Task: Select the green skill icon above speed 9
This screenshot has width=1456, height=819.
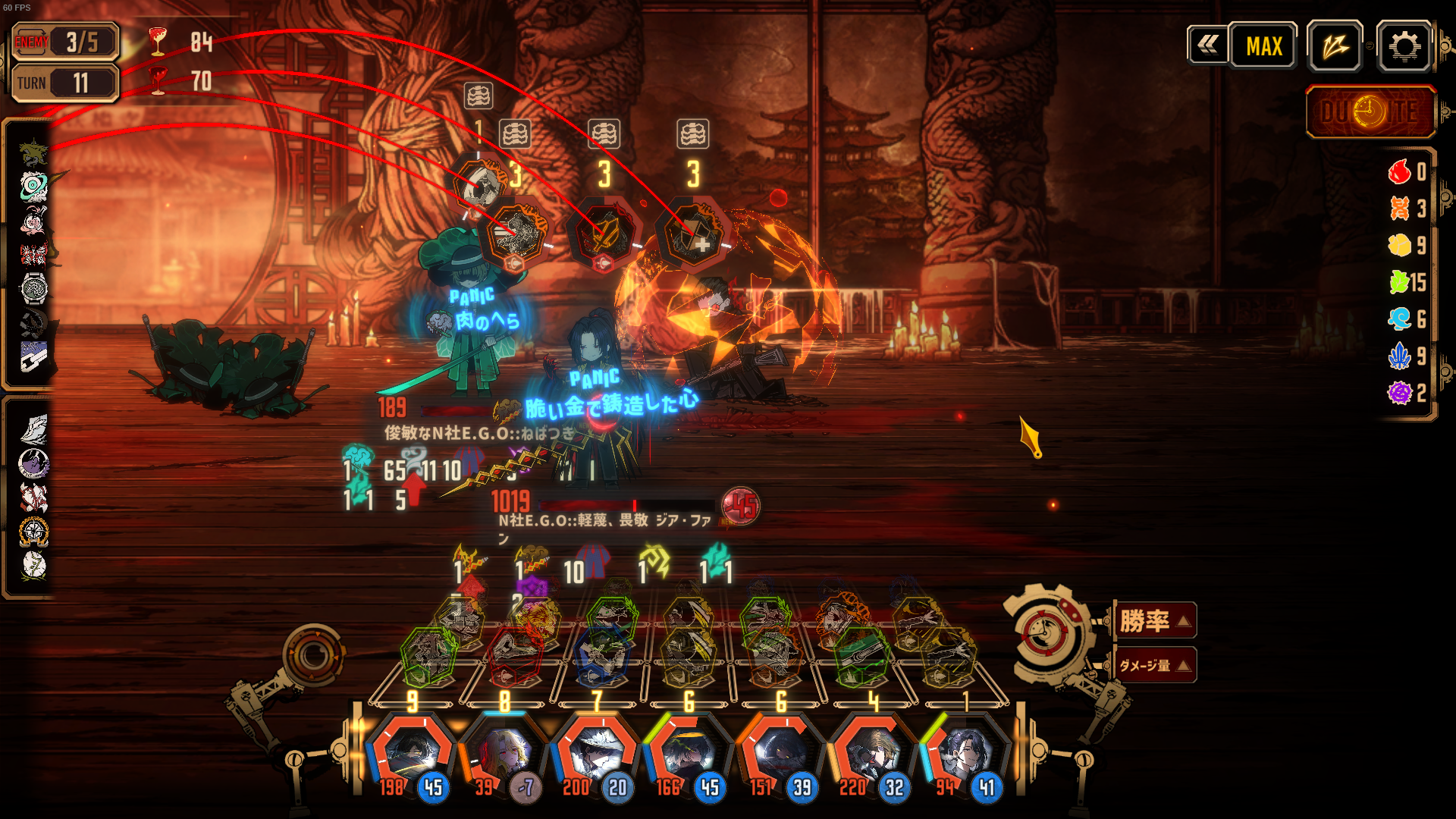Action: click(428, 652)
